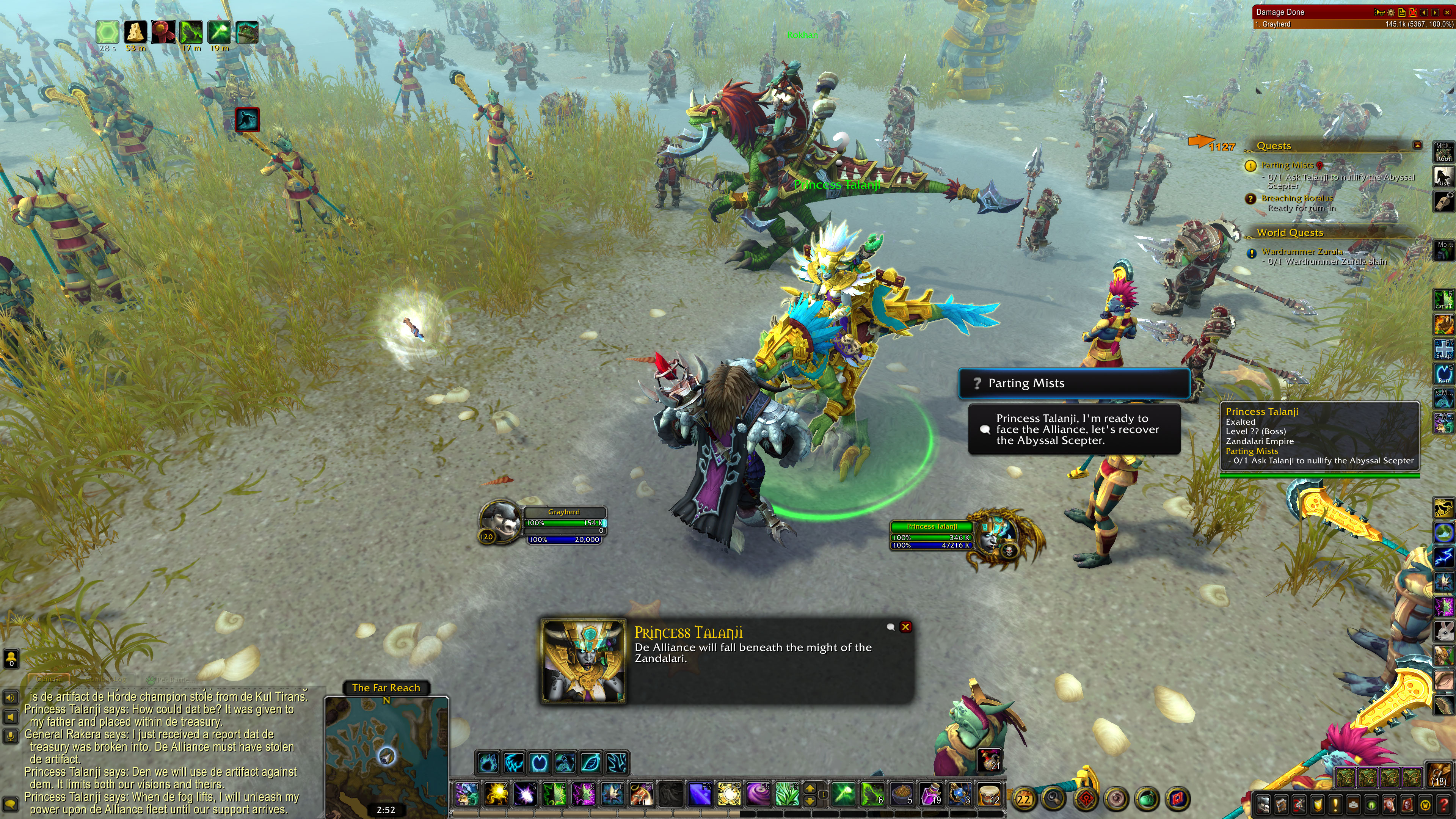Select the Wardrummer Zurula world quest
Image resolution: width=1456 pixels, height=819 pixels.
pyautogui.click(x=1302, y=251)
